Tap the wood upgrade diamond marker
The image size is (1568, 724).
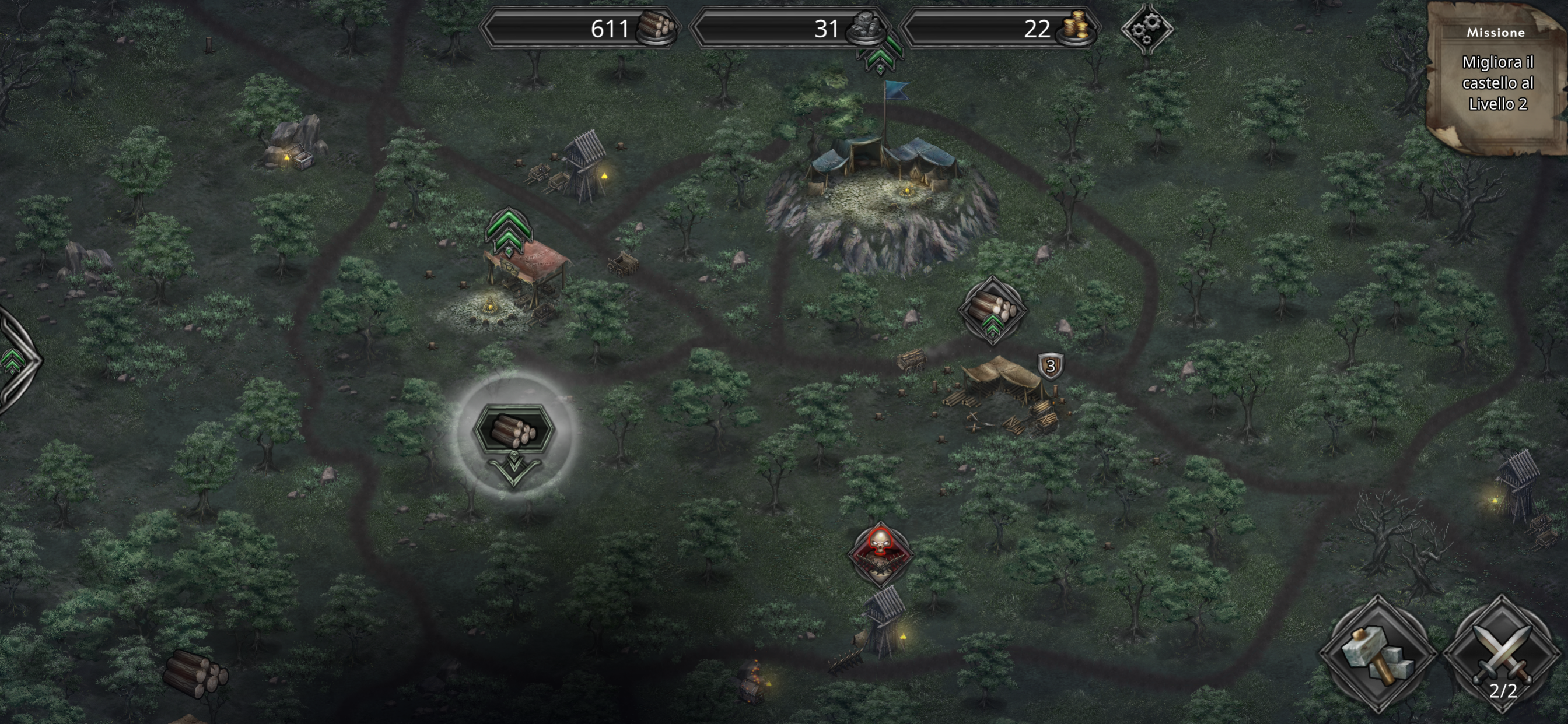click(x=992, y=310)
